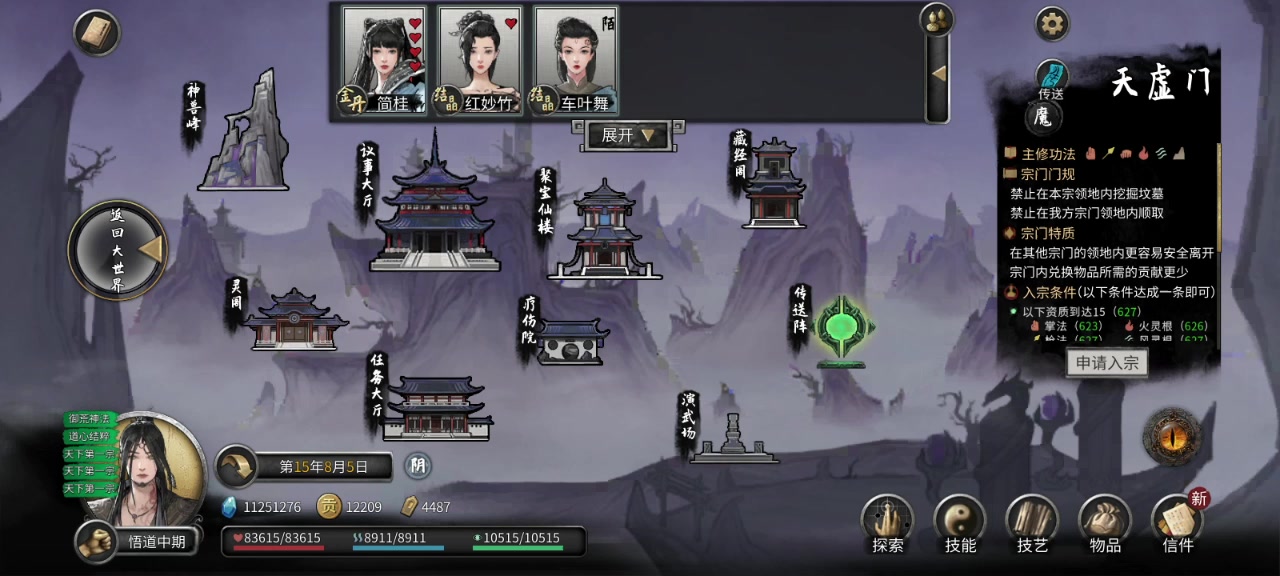Select the portrait of 红妙竹
This screenshot has height=576, width=1280.
click(481, 60)
